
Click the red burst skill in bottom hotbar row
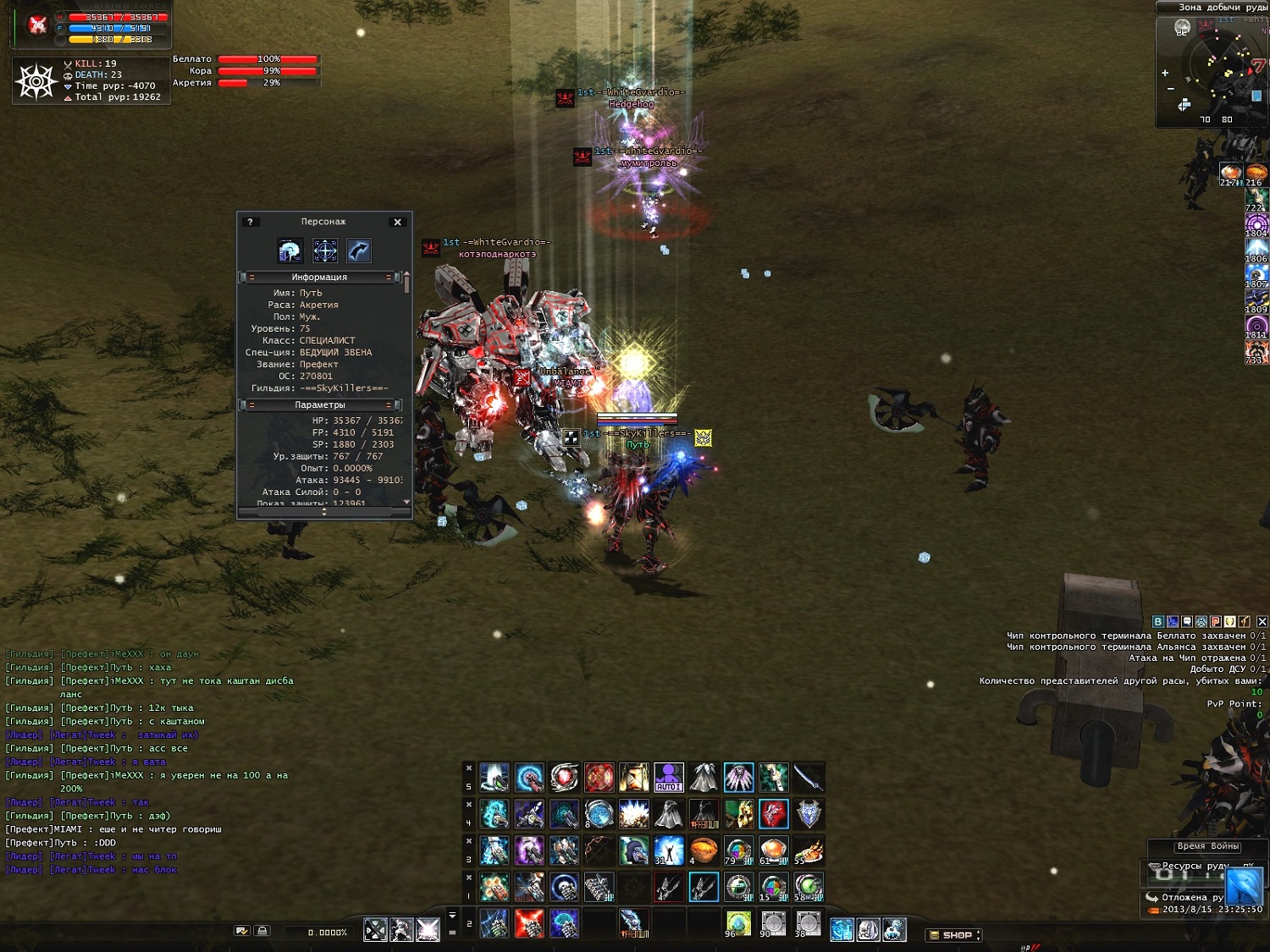pos(529,923)
